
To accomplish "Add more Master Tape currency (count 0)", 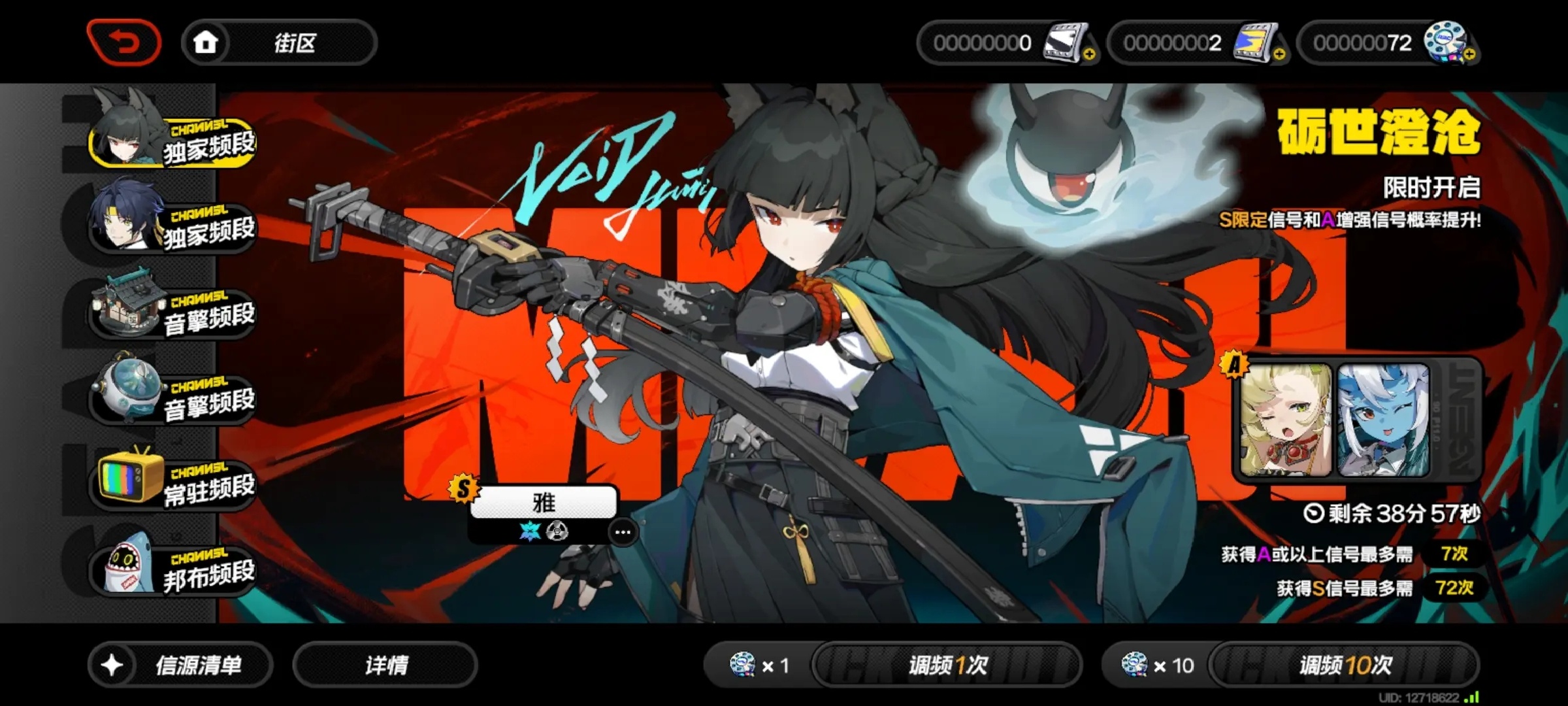I will coord(1089,55).
